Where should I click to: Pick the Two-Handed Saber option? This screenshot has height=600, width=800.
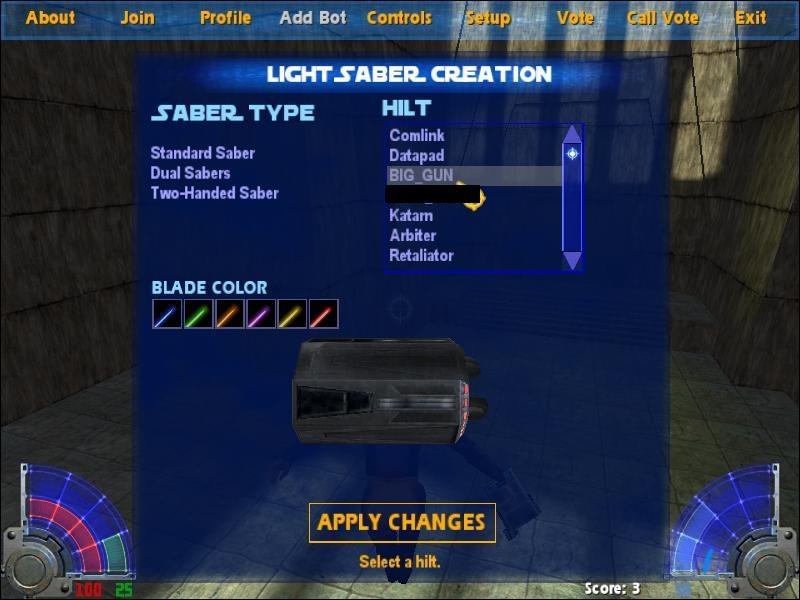pos(214,193)
